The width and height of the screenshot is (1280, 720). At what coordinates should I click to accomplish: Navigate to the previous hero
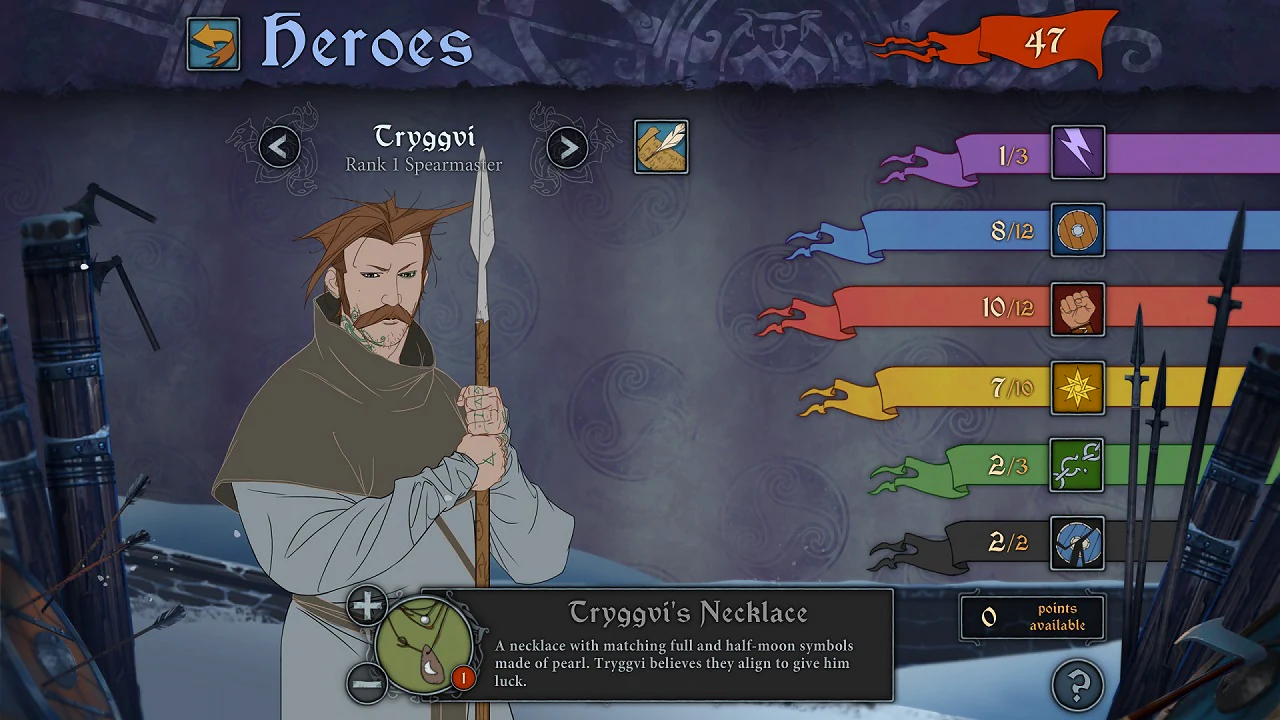[279, 146]
